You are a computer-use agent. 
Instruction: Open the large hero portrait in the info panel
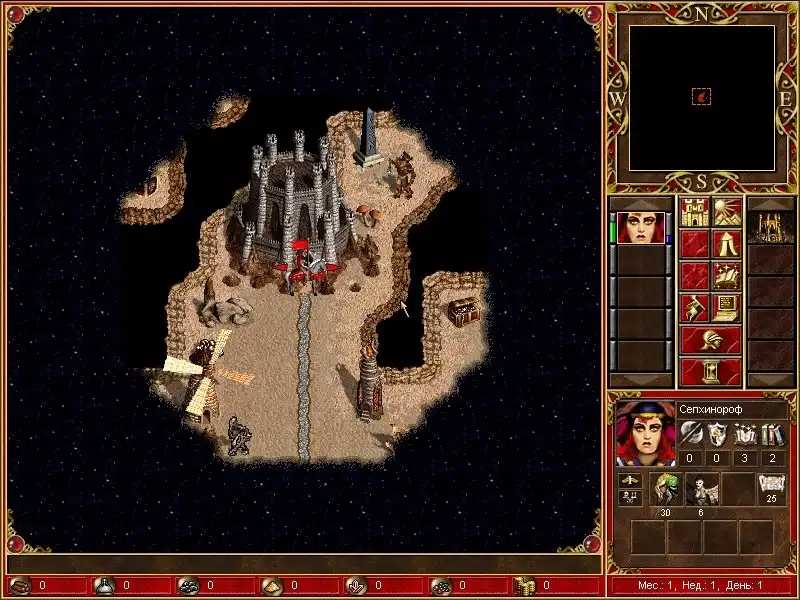(644, 432)
